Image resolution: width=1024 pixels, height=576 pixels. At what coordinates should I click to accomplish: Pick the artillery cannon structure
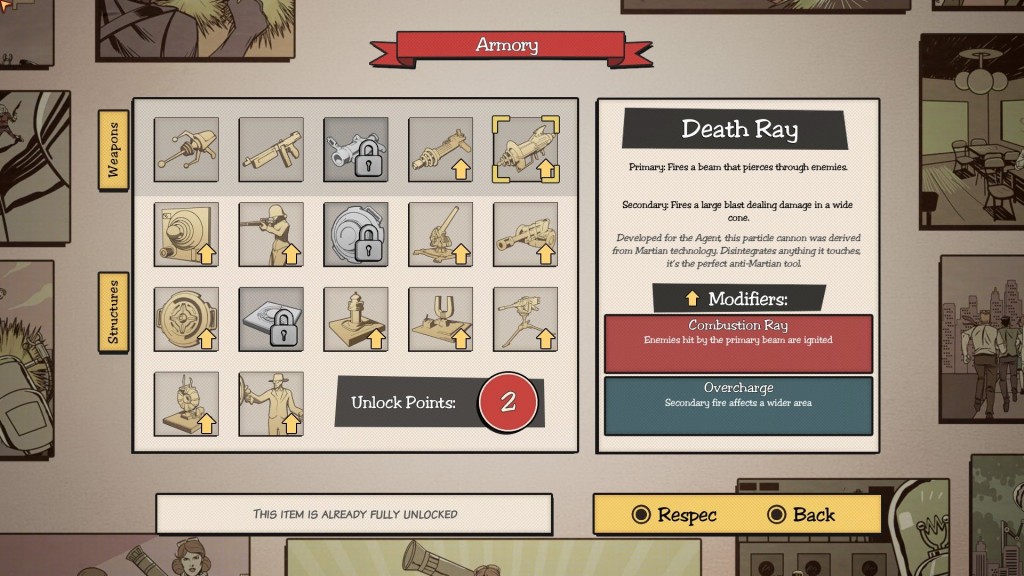[441, 235]
